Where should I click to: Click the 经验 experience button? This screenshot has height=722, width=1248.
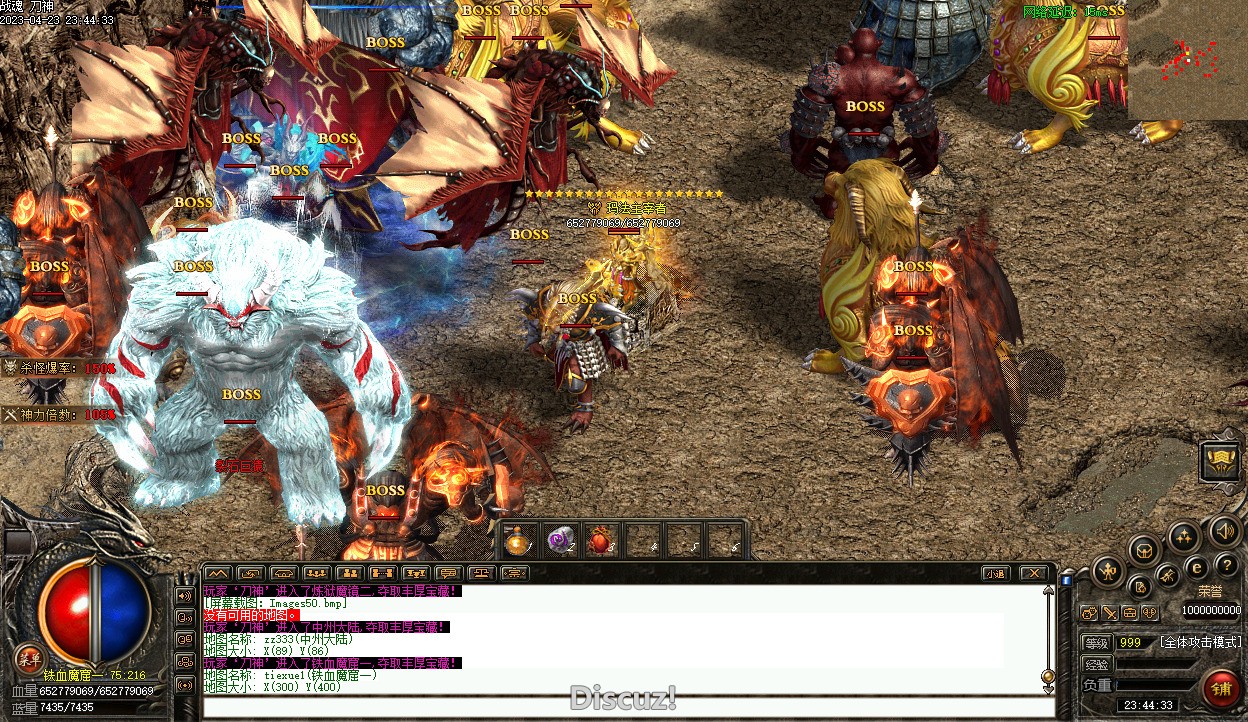pyautogui.click(x=1097, y=664)
